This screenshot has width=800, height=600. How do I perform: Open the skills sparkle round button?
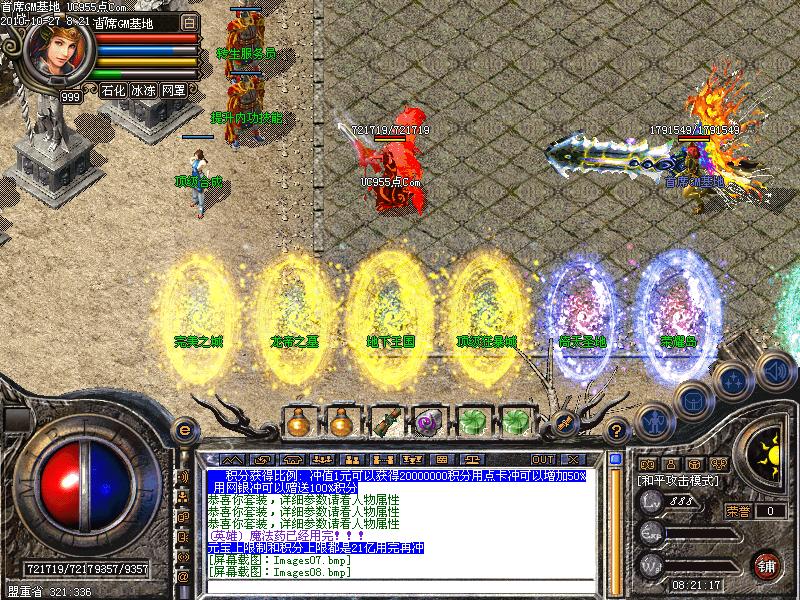tap(733, 382)
